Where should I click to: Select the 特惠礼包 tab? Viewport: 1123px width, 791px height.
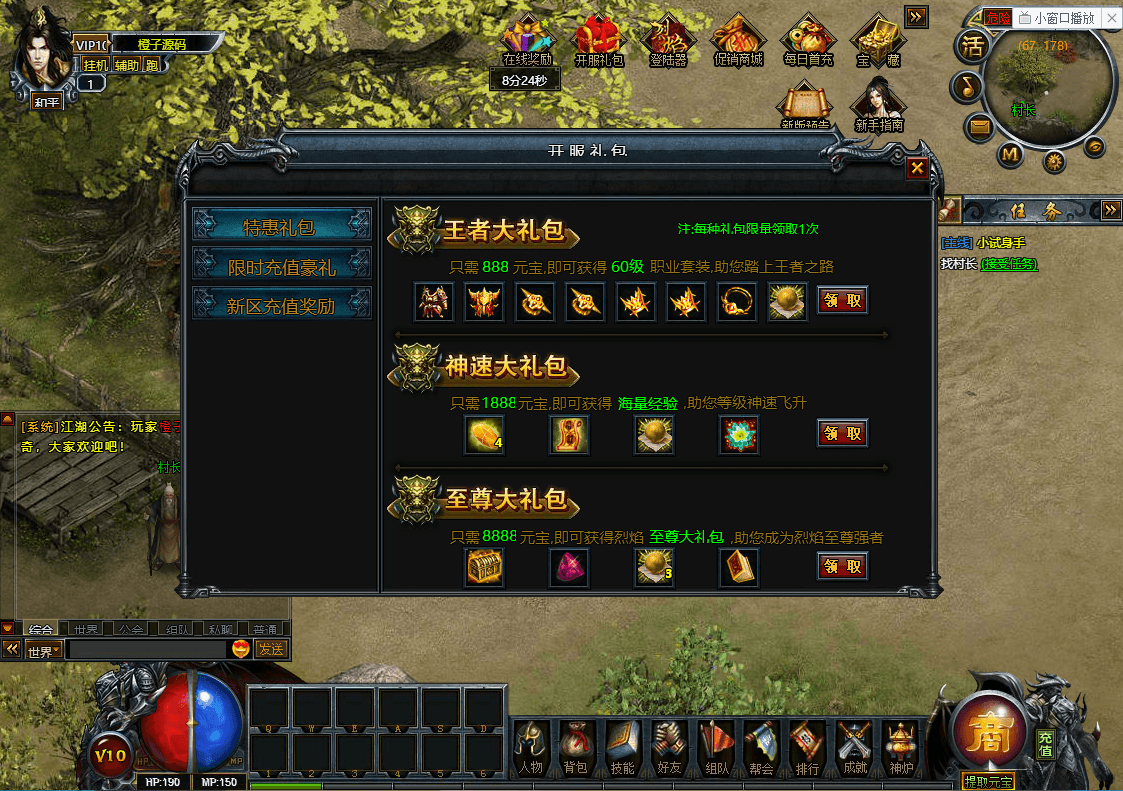(280, 227)
